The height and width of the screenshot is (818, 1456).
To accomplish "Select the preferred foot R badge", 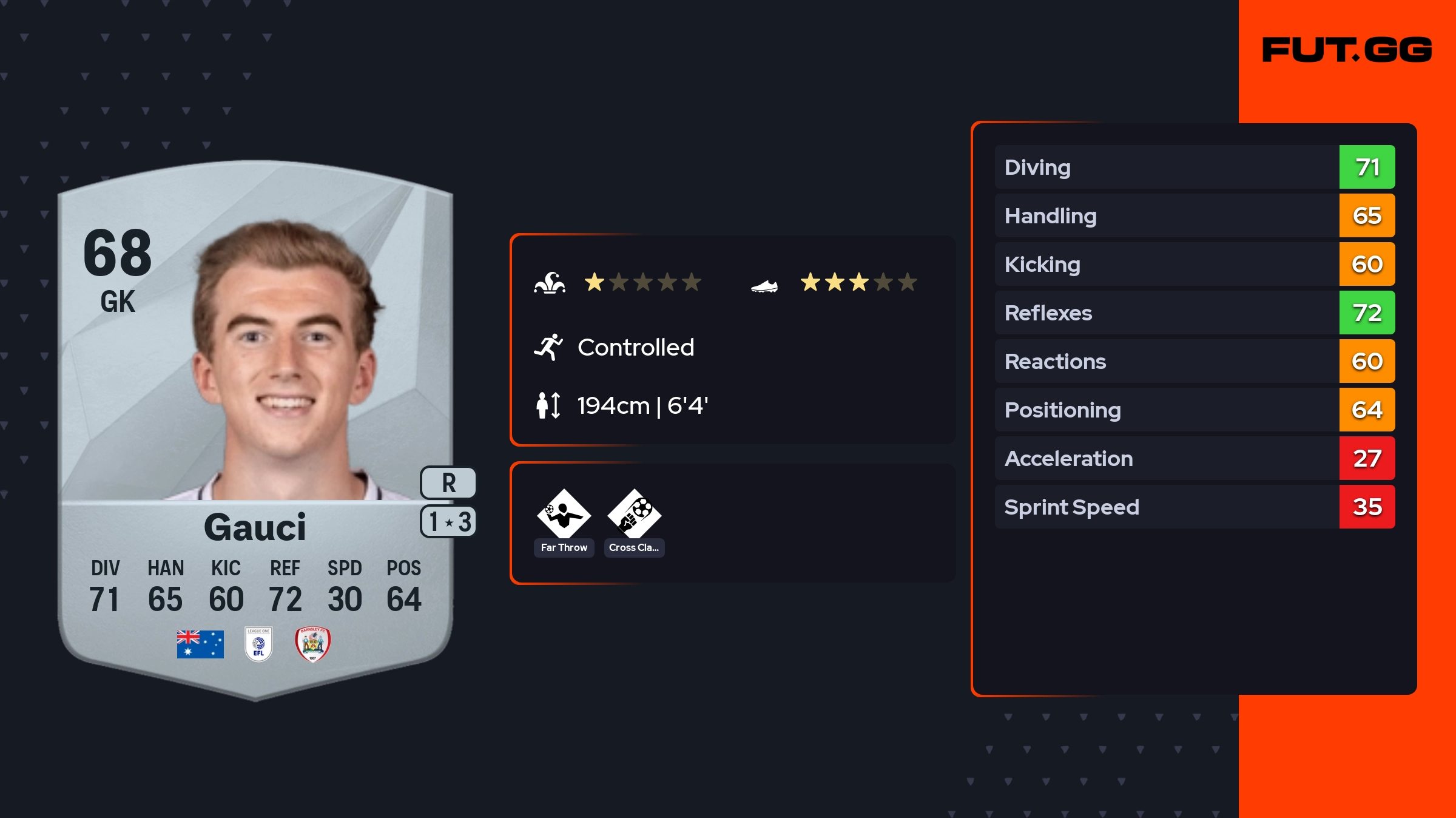I will coord(448,483).
